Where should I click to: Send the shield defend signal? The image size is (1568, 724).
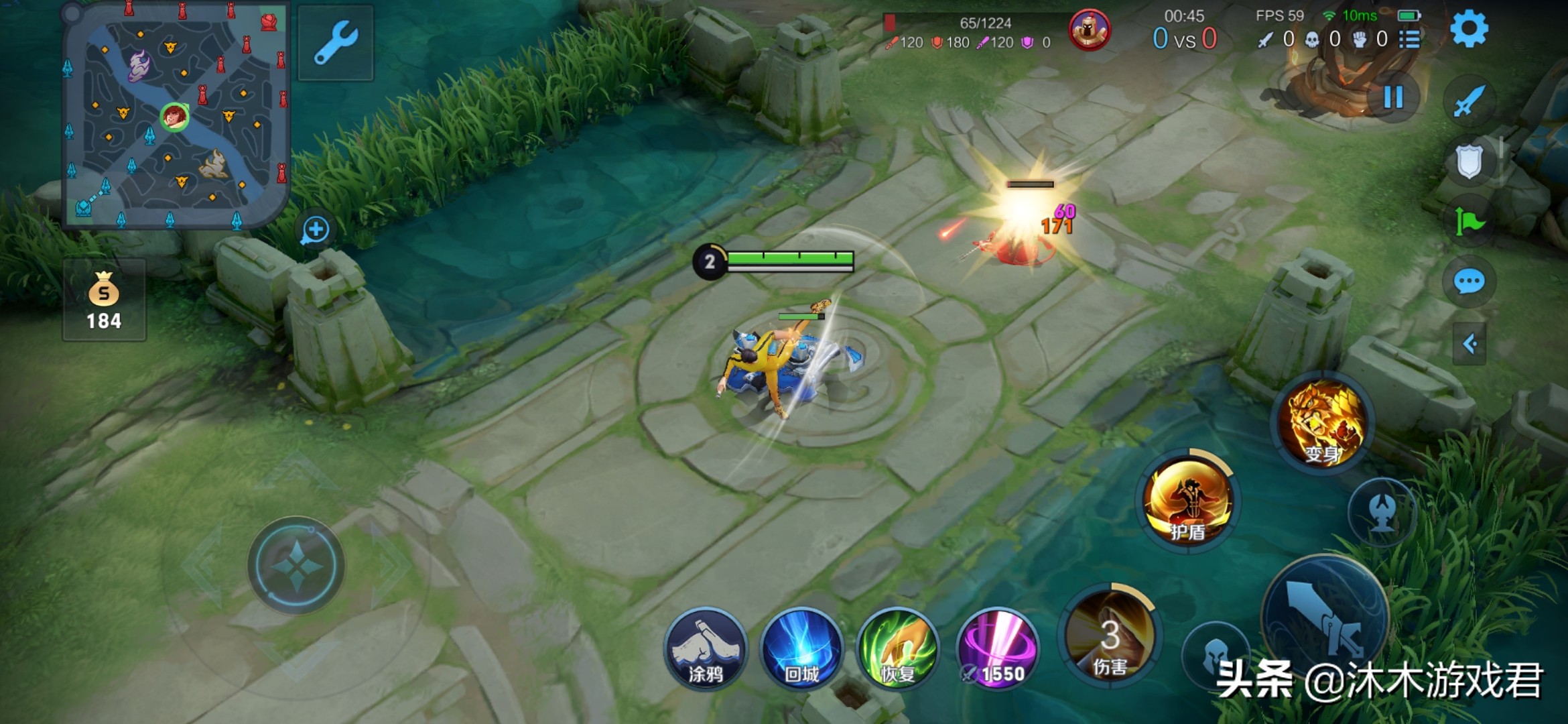click(x=1469, y=162)
